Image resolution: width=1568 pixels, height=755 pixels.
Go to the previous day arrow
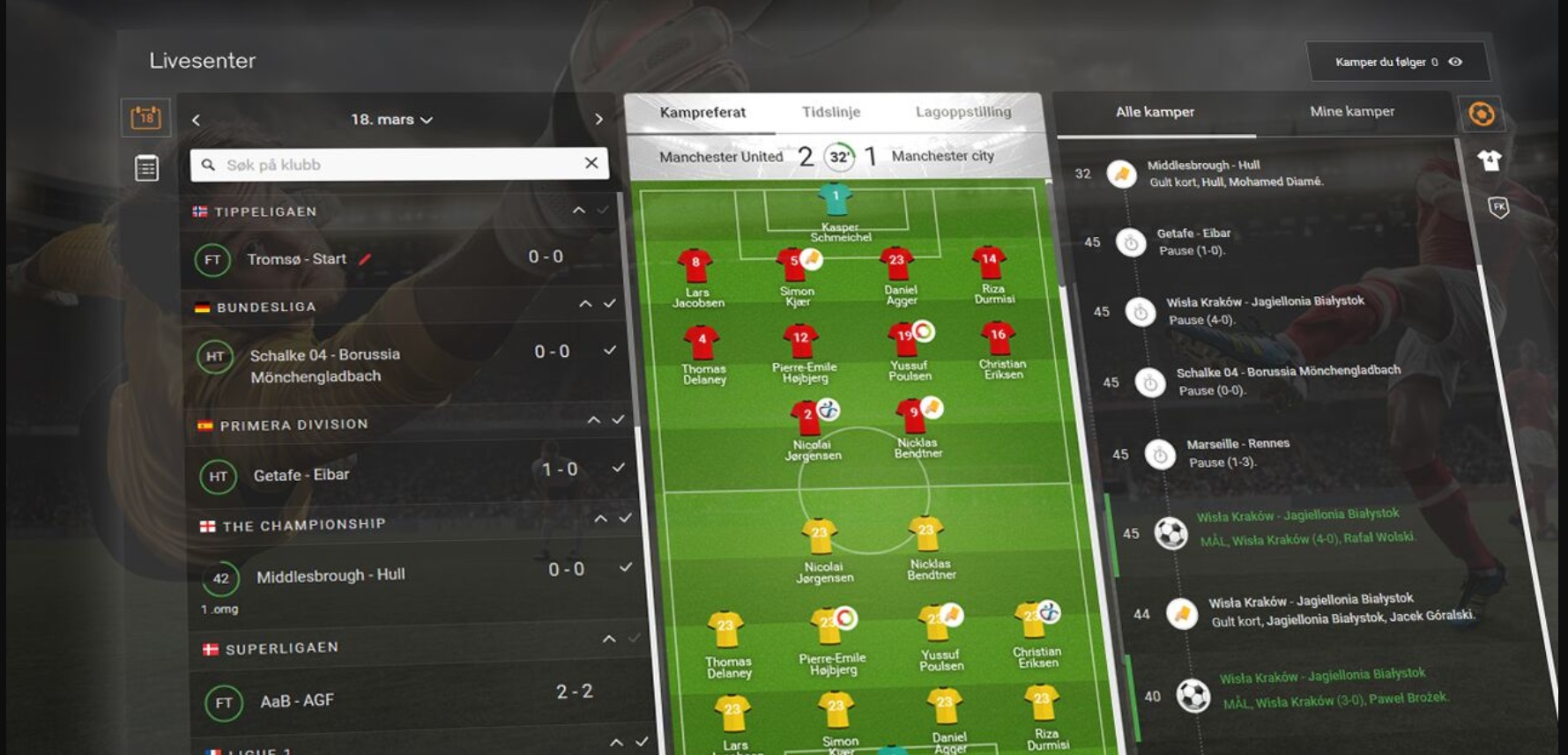click(x=197, y=120)
